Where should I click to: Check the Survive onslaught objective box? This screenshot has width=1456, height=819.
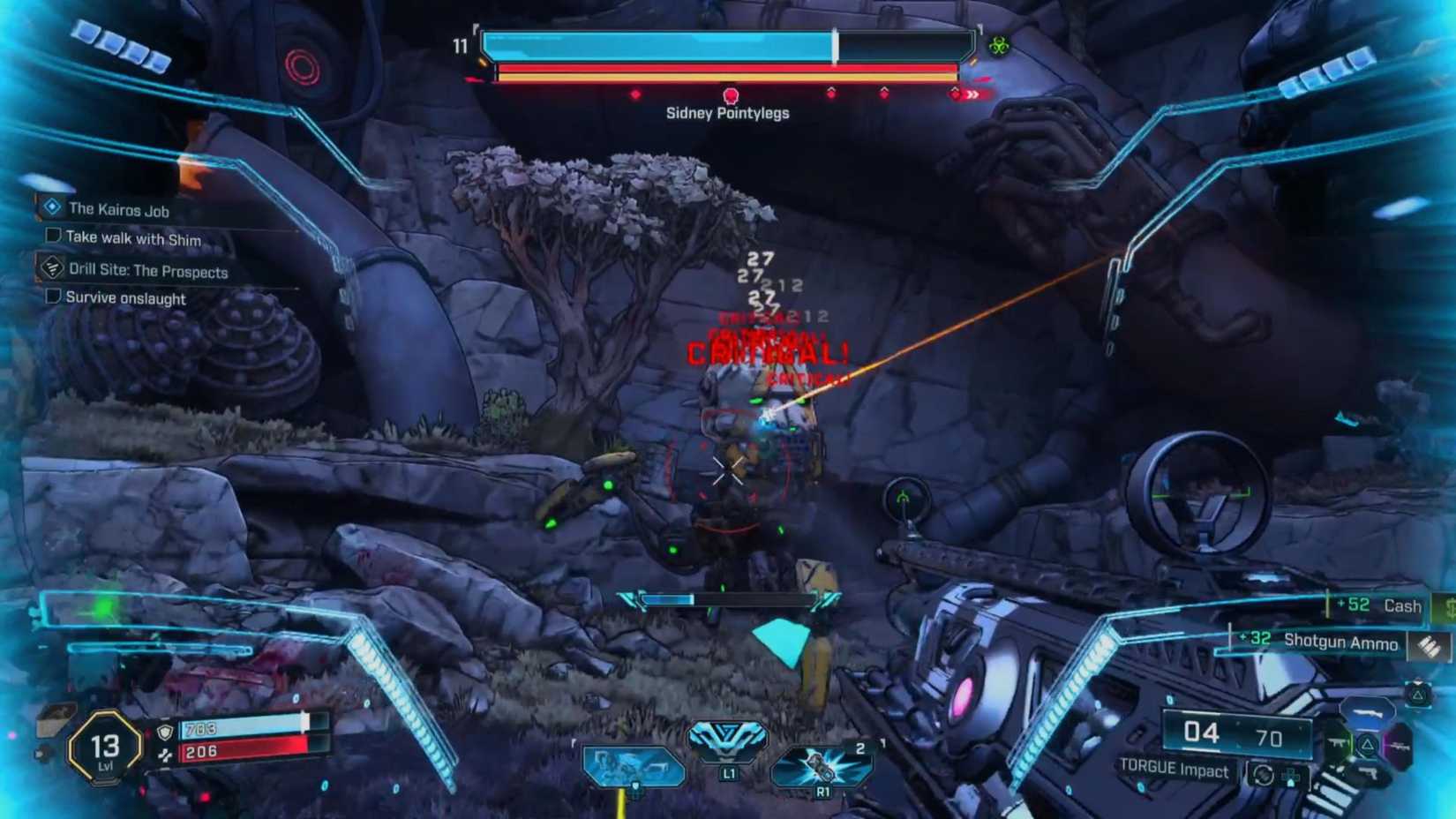[51, 298]
